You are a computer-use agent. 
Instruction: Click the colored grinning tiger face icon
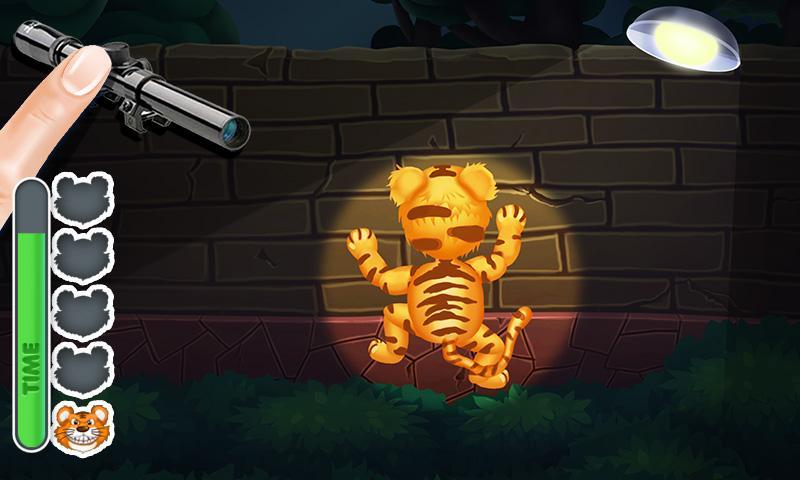(82, 427)
